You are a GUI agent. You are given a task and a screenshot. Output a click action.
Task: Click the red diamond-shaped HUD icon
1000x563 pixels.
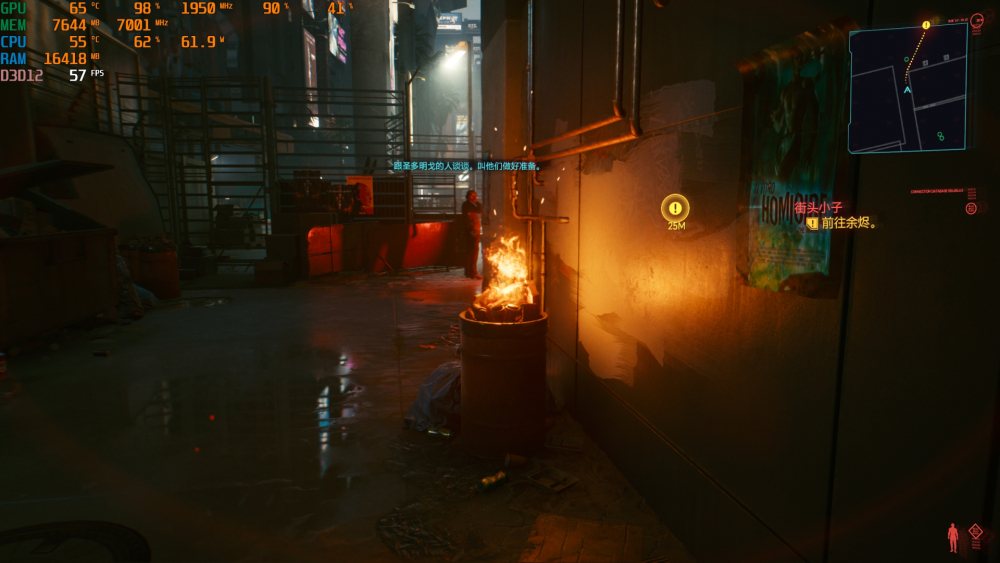tap(975, 532)
